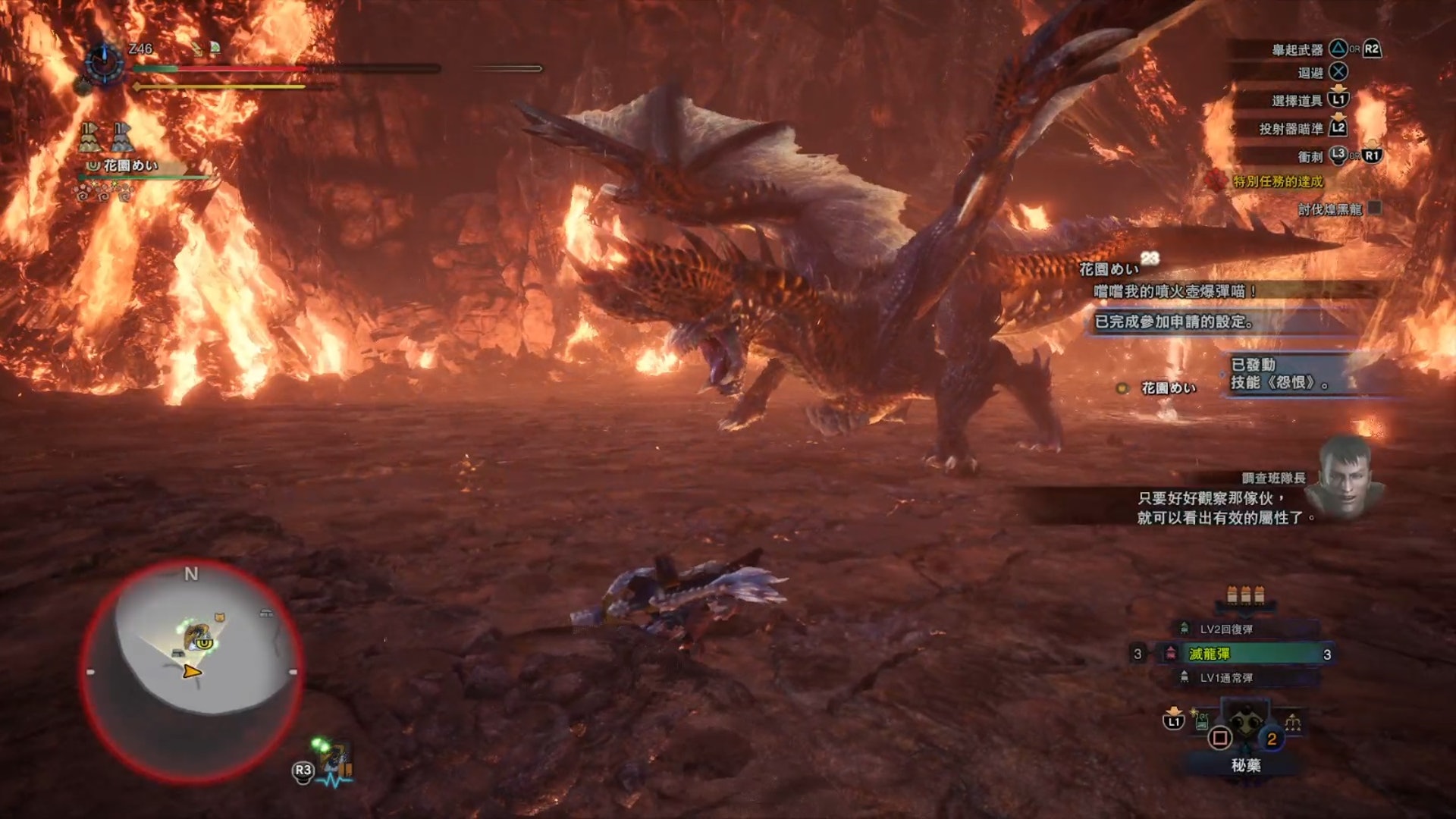The image size is (1456, 819).
Task: Click the loaded ammo shells indicator
Action: tap(1245, 595)
